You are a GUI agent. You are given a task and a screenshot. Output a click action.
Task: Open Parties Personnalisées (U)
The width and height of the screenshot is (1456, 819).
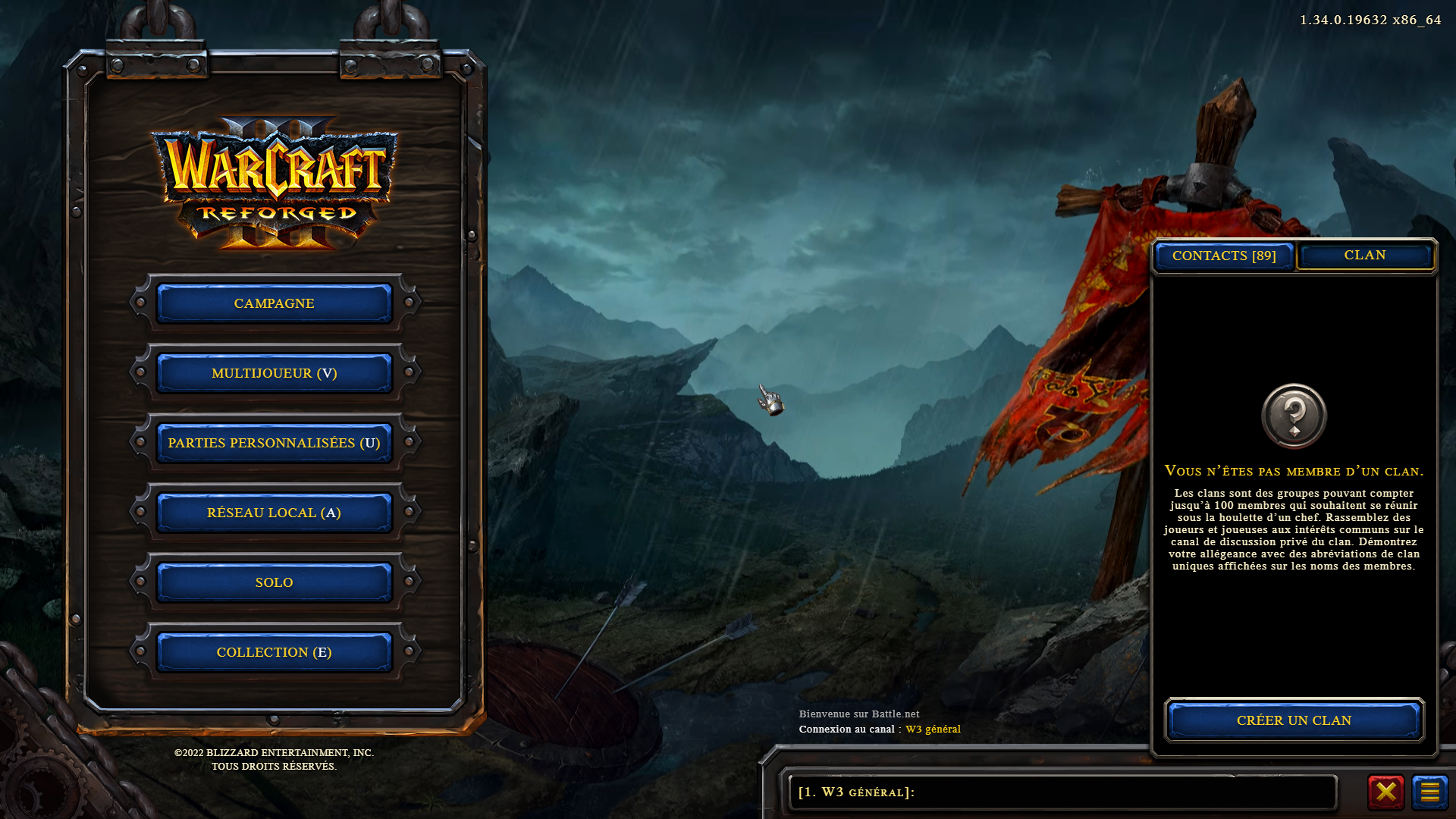pos(274,443)
